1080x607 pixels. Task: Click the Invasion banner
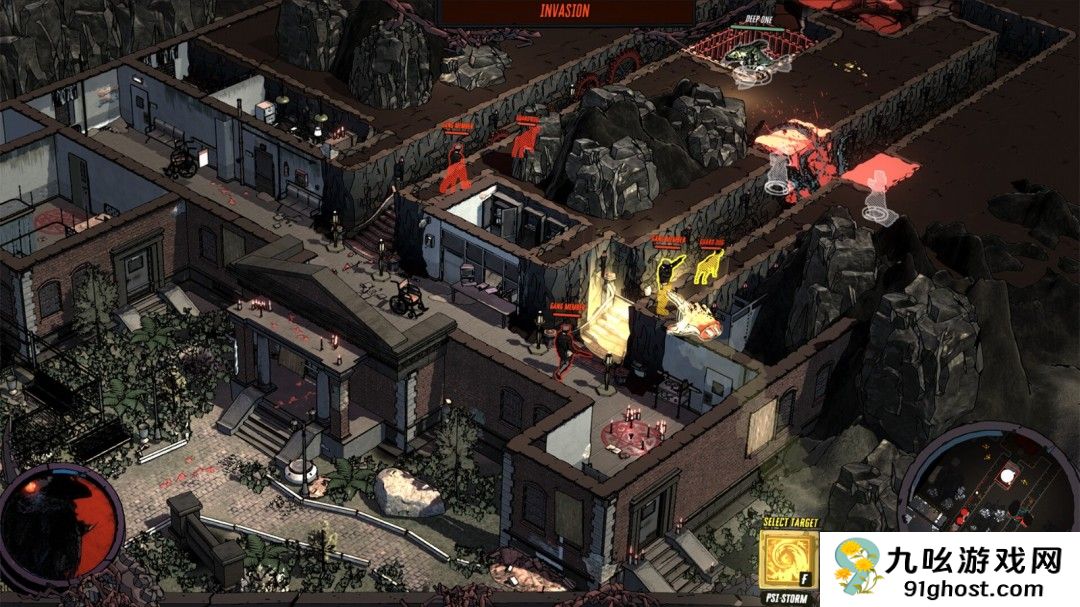(566, 12)
